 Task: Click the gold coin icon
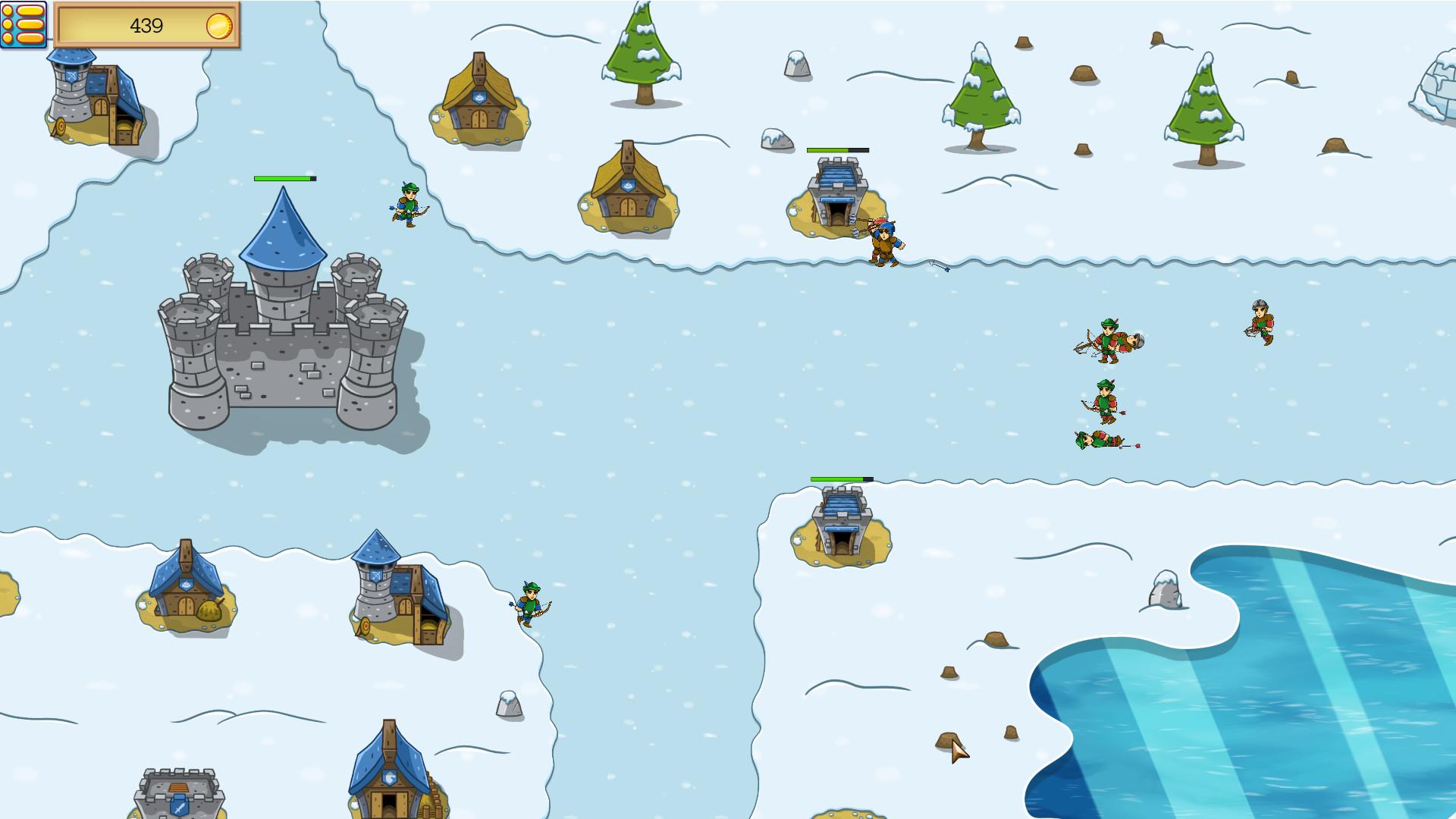[221, 25]
